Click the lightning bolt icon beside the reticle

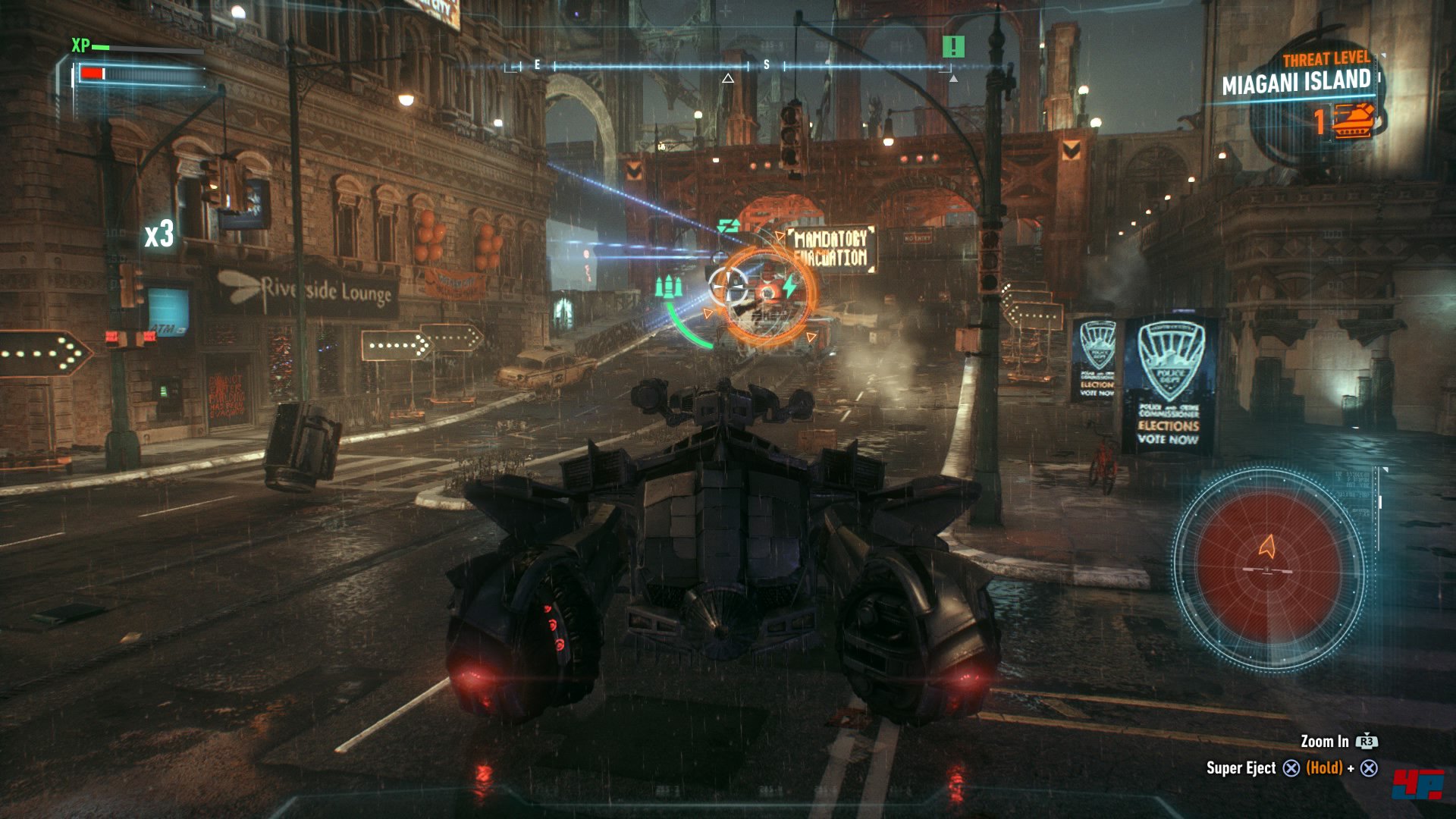click(x=790, y=287)
